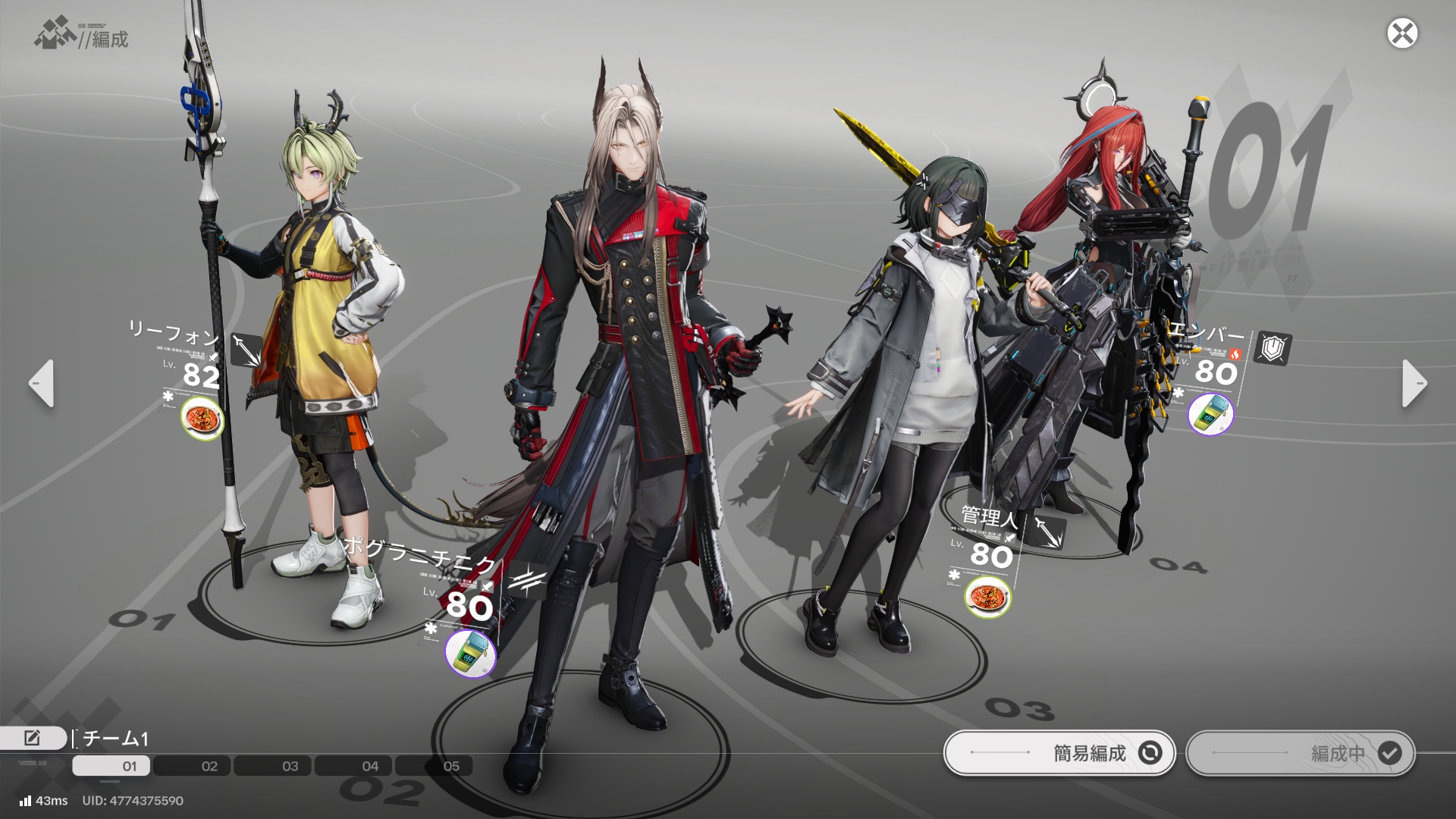Select エンバー's green canister item icon
Image resolution: width=1456 pixels, height=819 pixels.
tap(1211, 414)
